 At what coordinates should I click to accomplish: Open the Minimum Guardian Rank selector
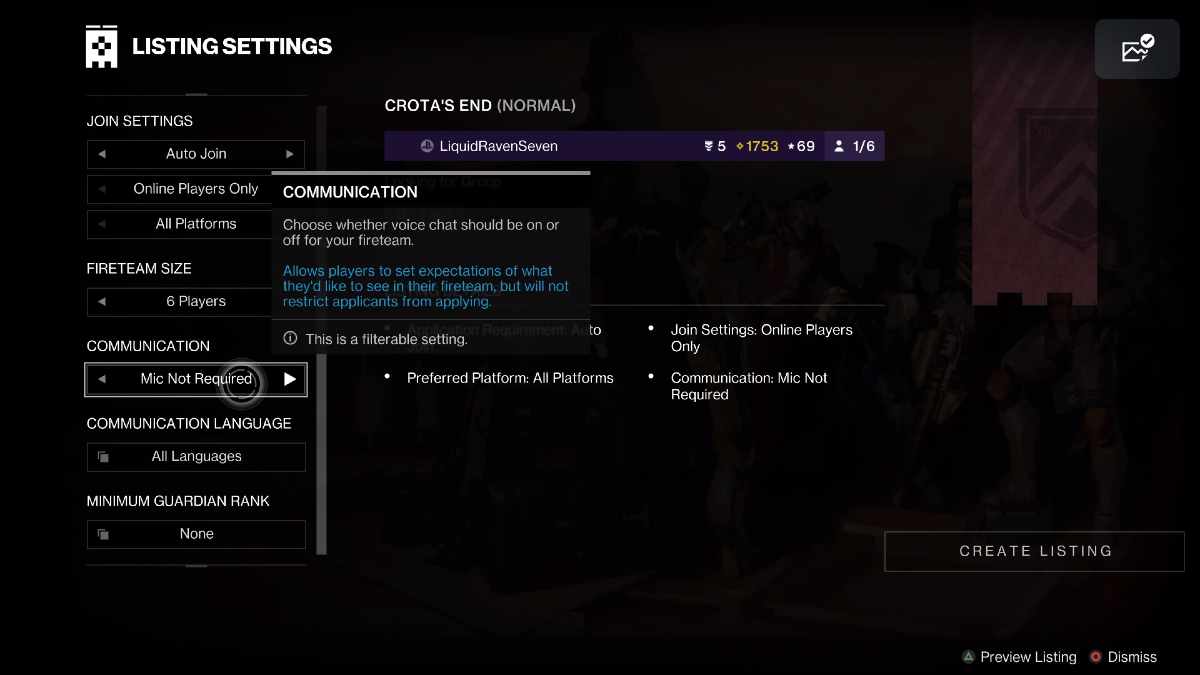(x=196, y=534)
